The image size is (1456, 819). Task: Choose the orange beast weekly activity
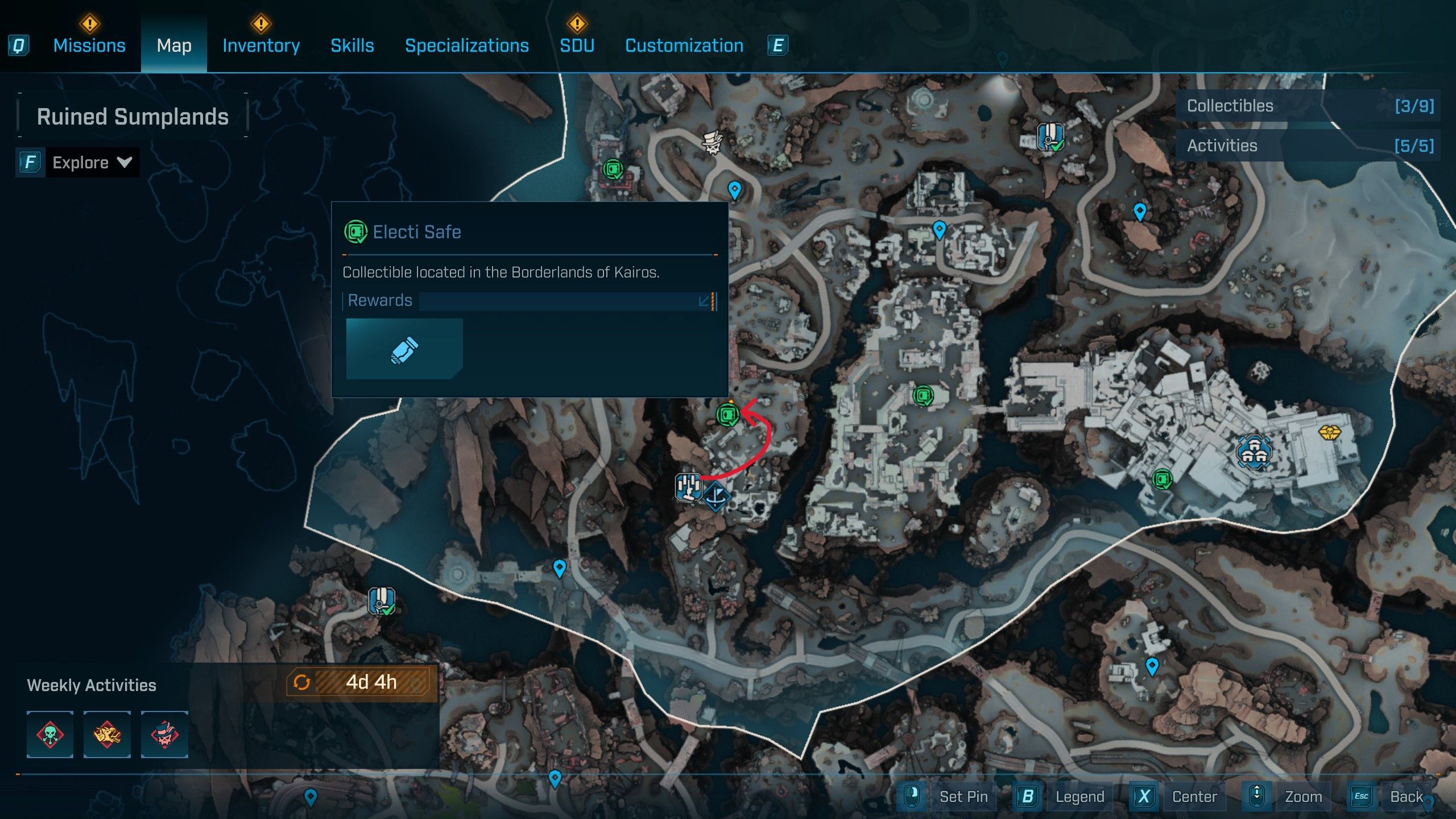tap(107, 734)
